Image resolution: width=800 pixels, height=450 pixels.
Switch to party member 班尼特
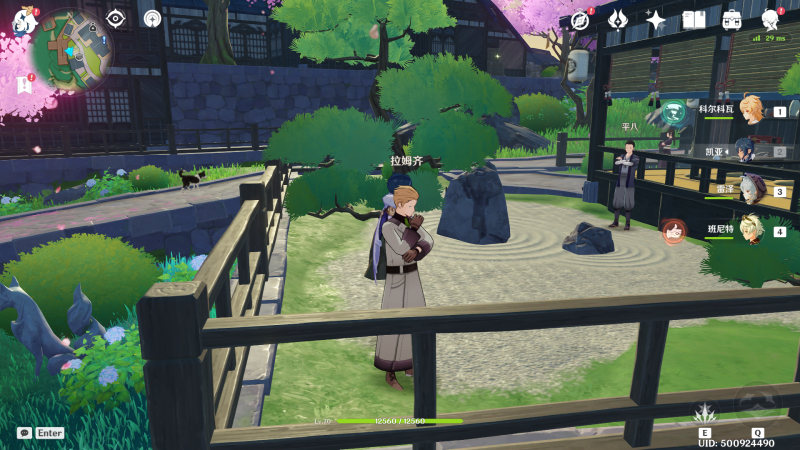pos(750,229)
